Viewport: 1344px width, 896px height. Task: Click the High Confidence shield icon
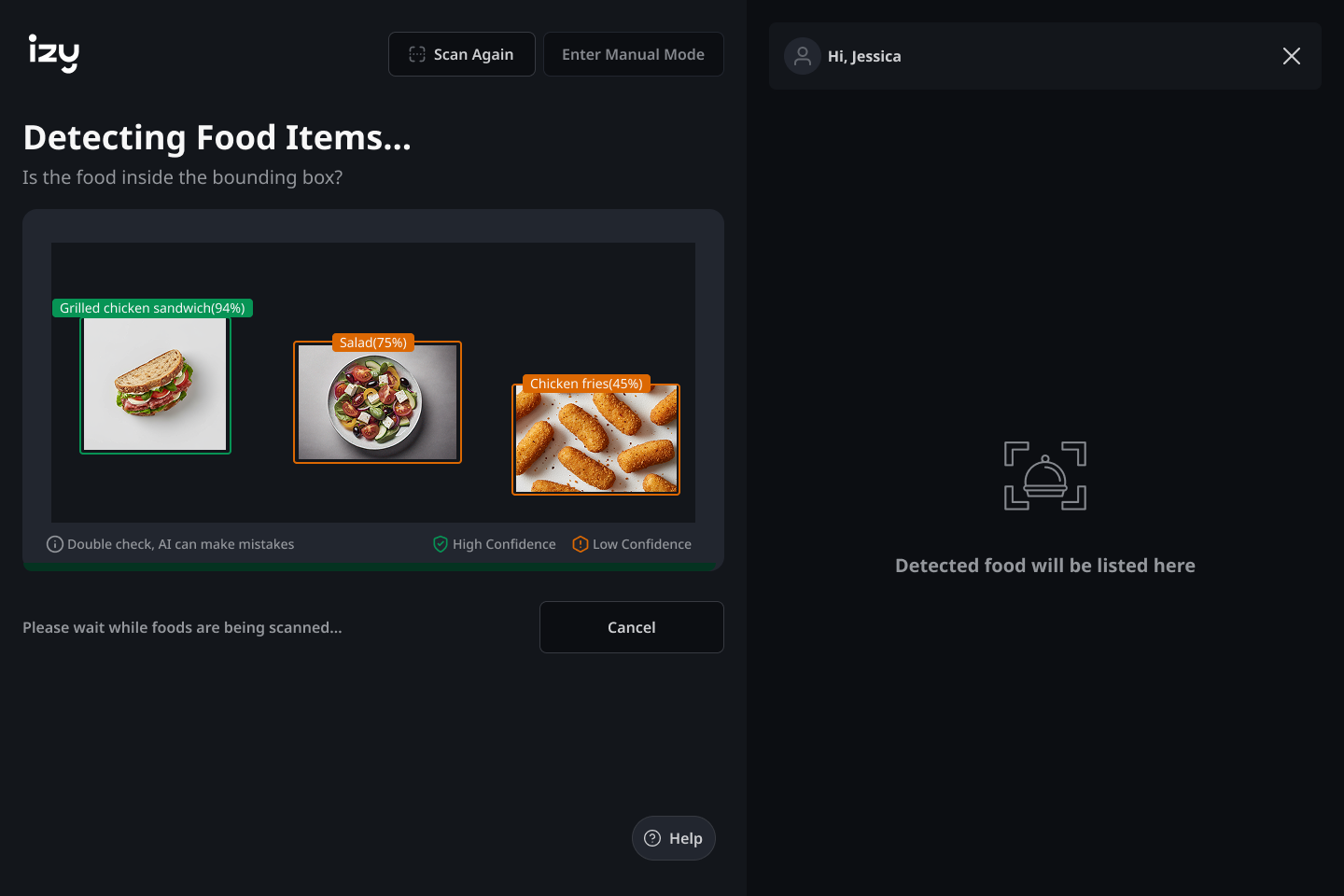[x=439, y=543]
